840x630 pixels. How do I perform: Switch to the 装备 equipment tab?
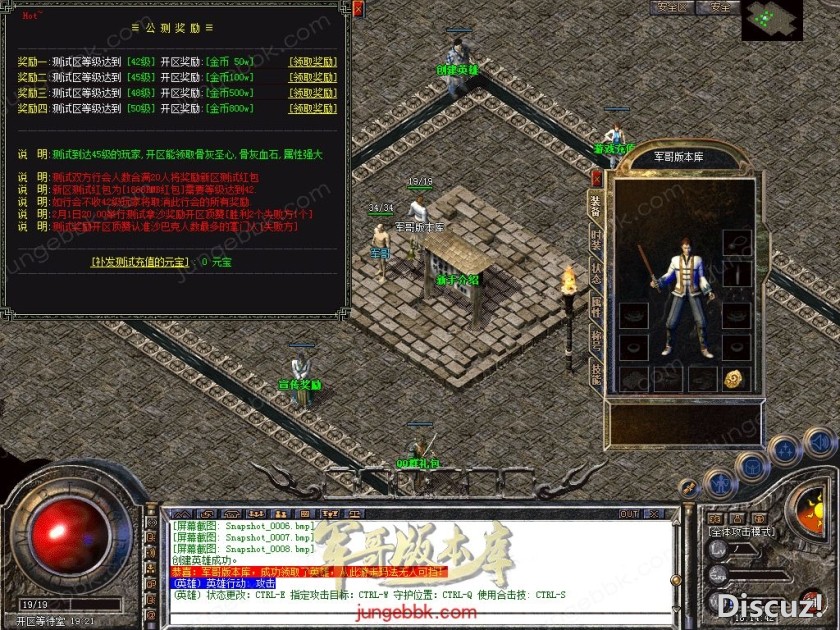click(596, 204)
